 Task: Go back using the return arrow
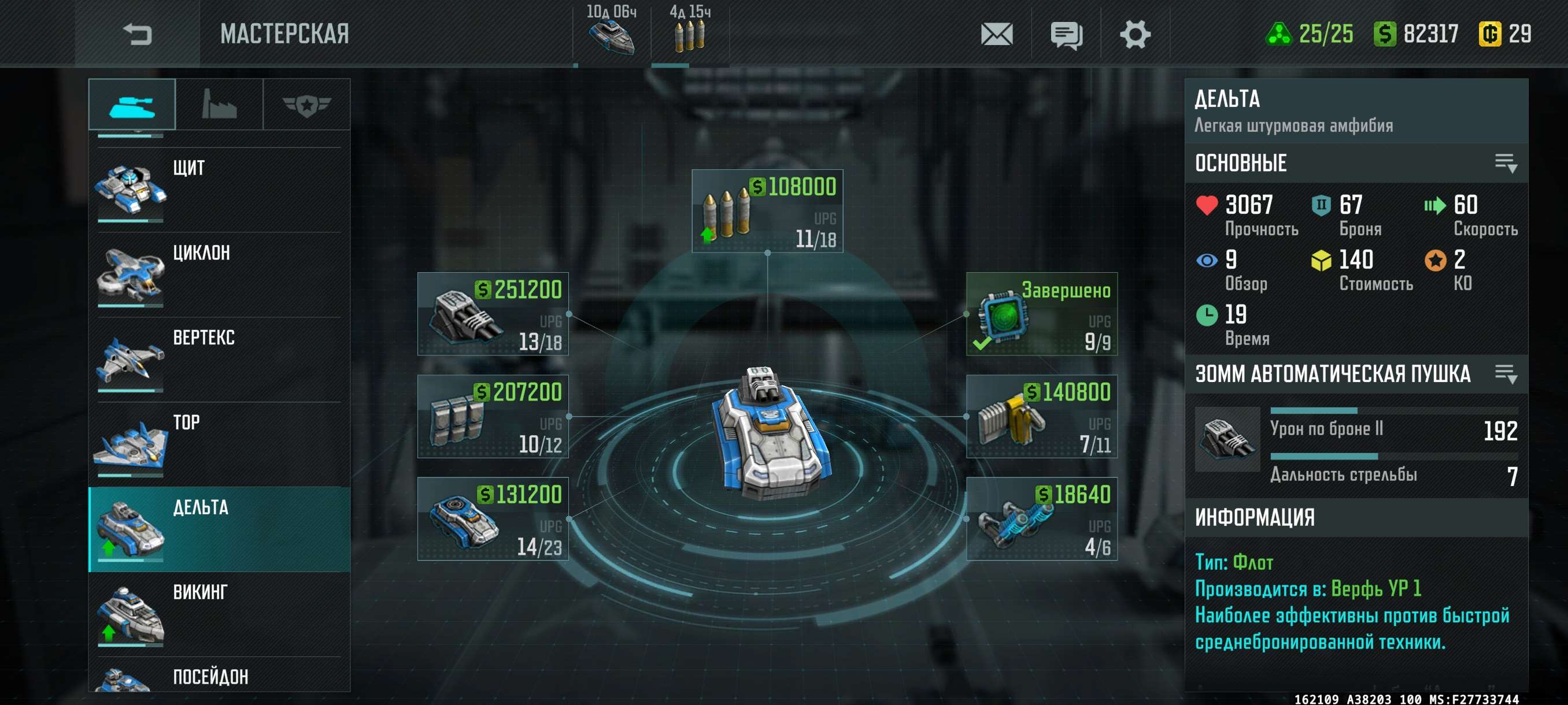point(137,34)
